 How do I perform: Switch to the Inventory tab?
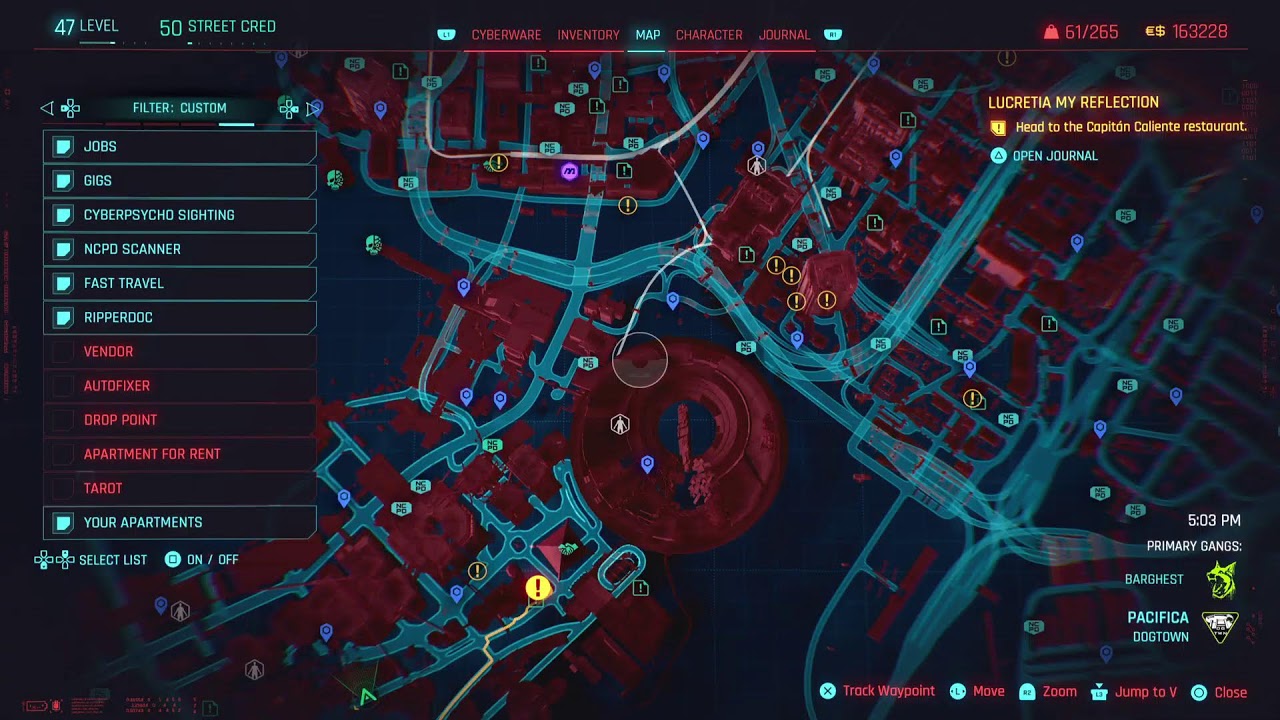pyautogui.click(x=587, y=34)
